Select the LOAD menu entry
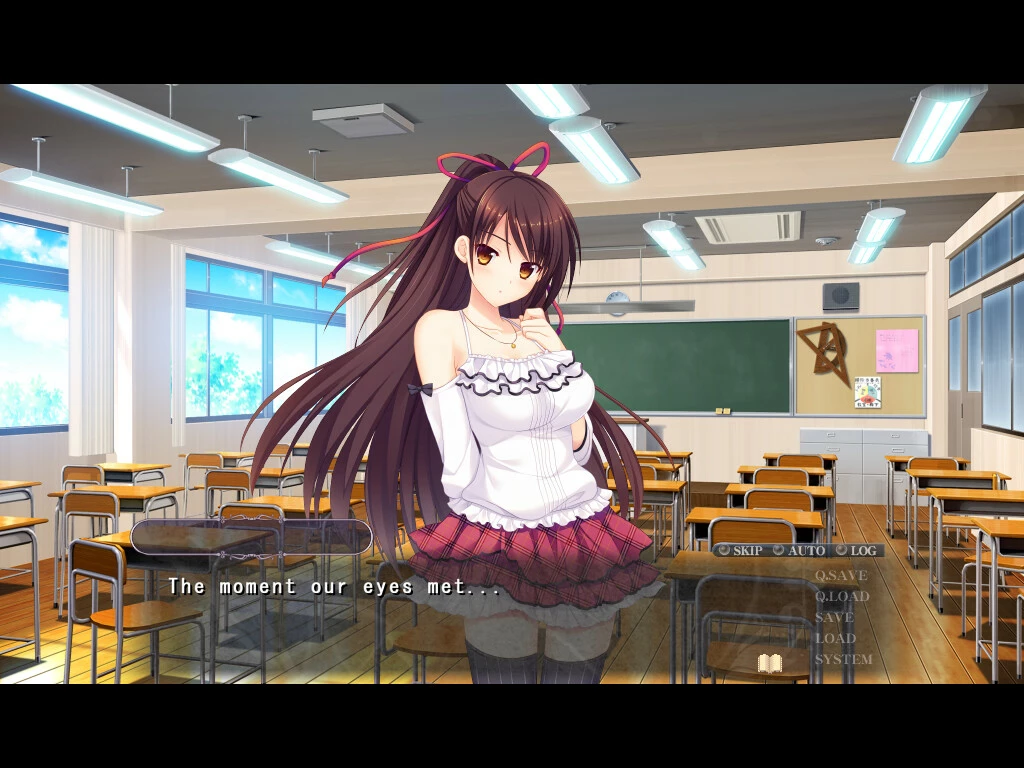Image resolution: width=1024 pixels, height=768 pixels. pos(835,638)
